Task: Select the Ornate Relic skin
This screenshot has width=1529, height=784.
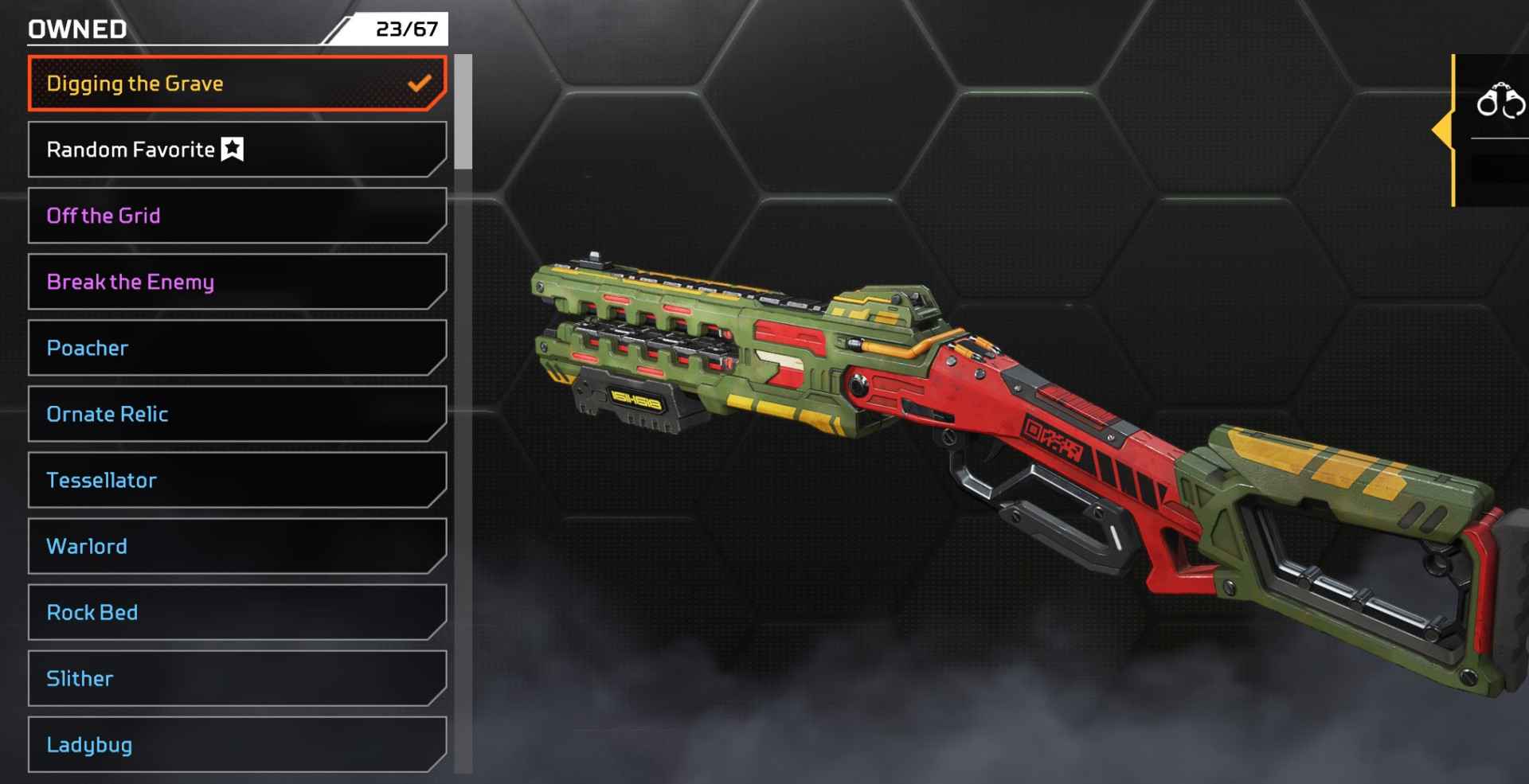Action: point(237,414)
